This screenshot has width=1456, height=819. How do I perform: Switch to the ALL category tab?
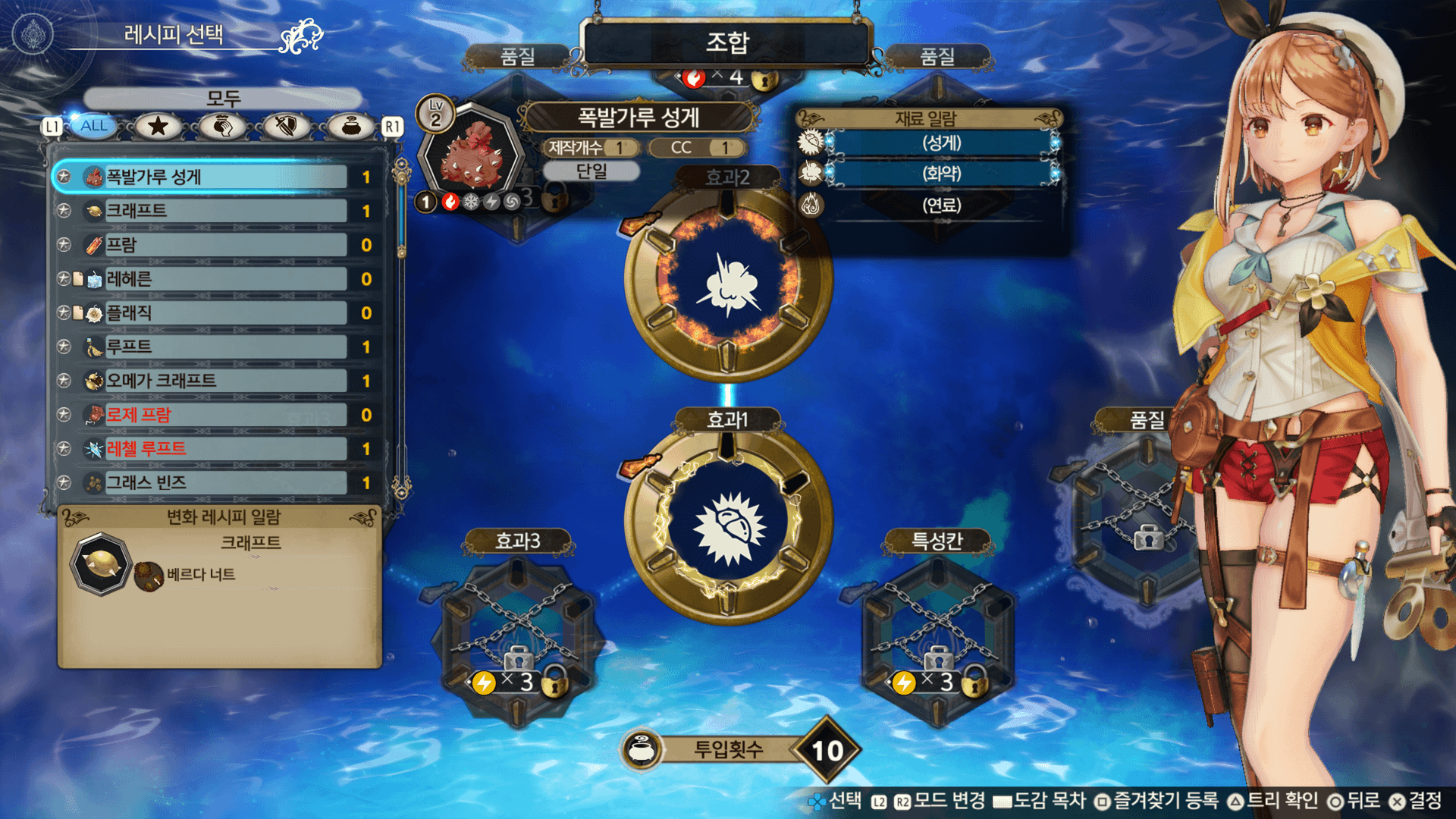[x=94, y=126]
